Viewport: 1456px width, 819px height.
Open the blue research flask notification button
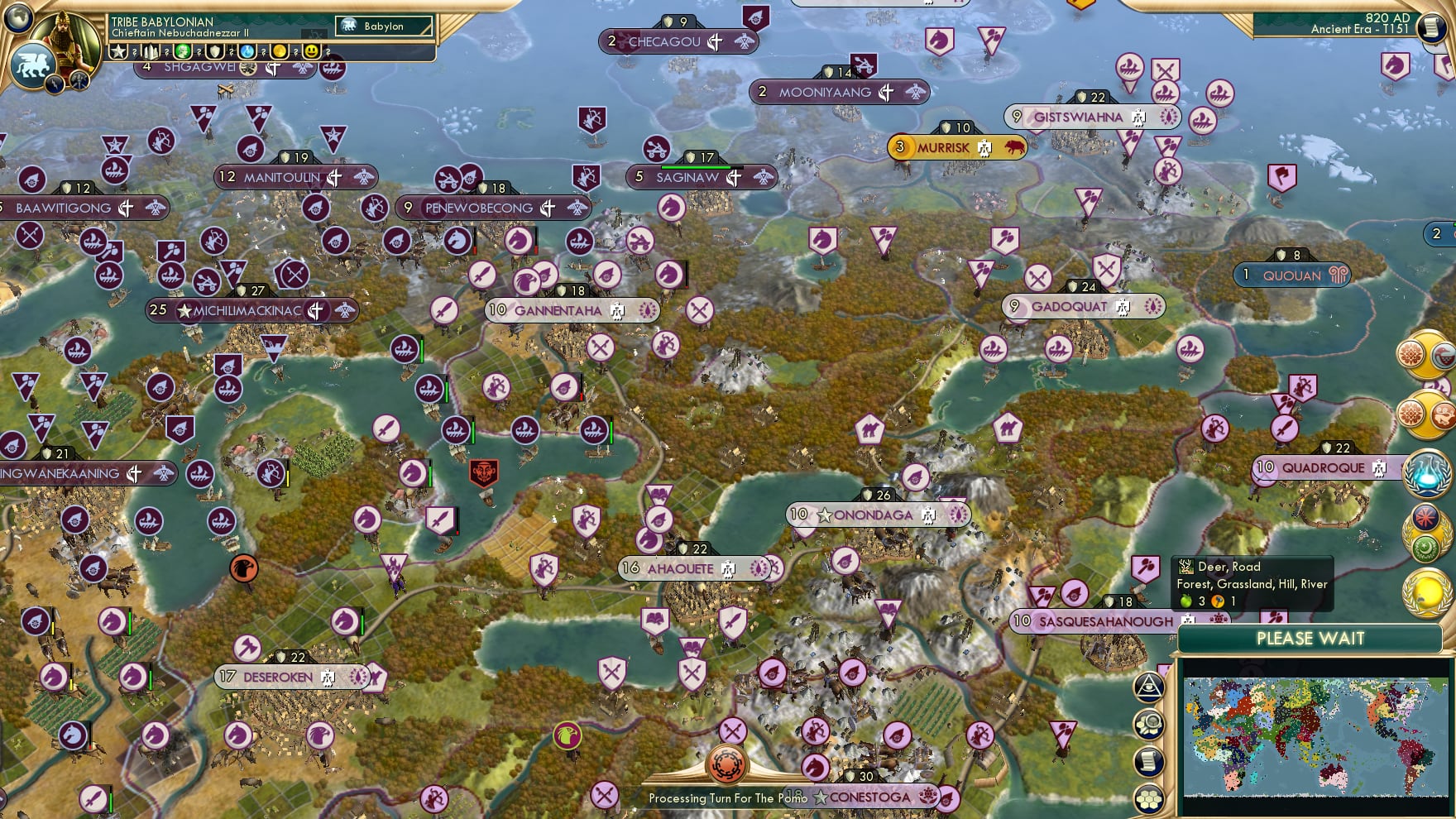tap(1428, 473)
